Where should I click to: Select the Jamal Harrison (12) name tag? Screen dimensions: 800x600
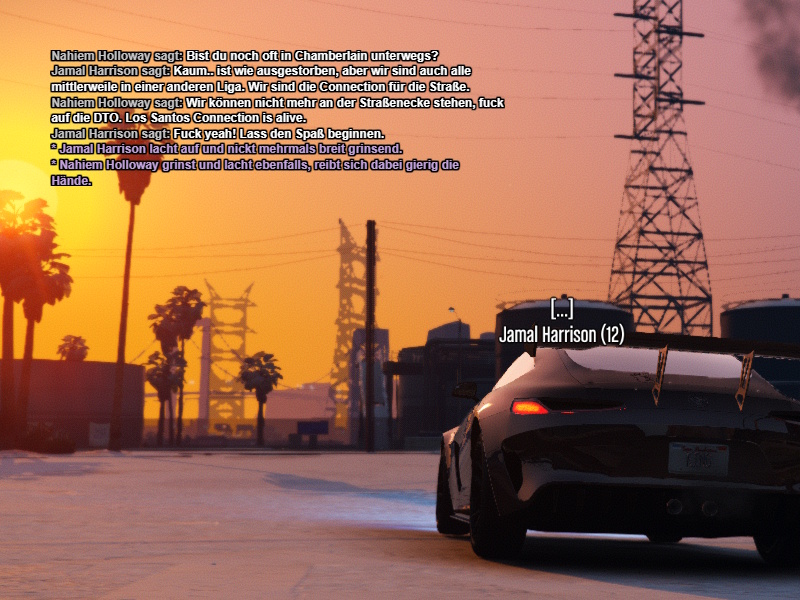click(x=561, y=335)
